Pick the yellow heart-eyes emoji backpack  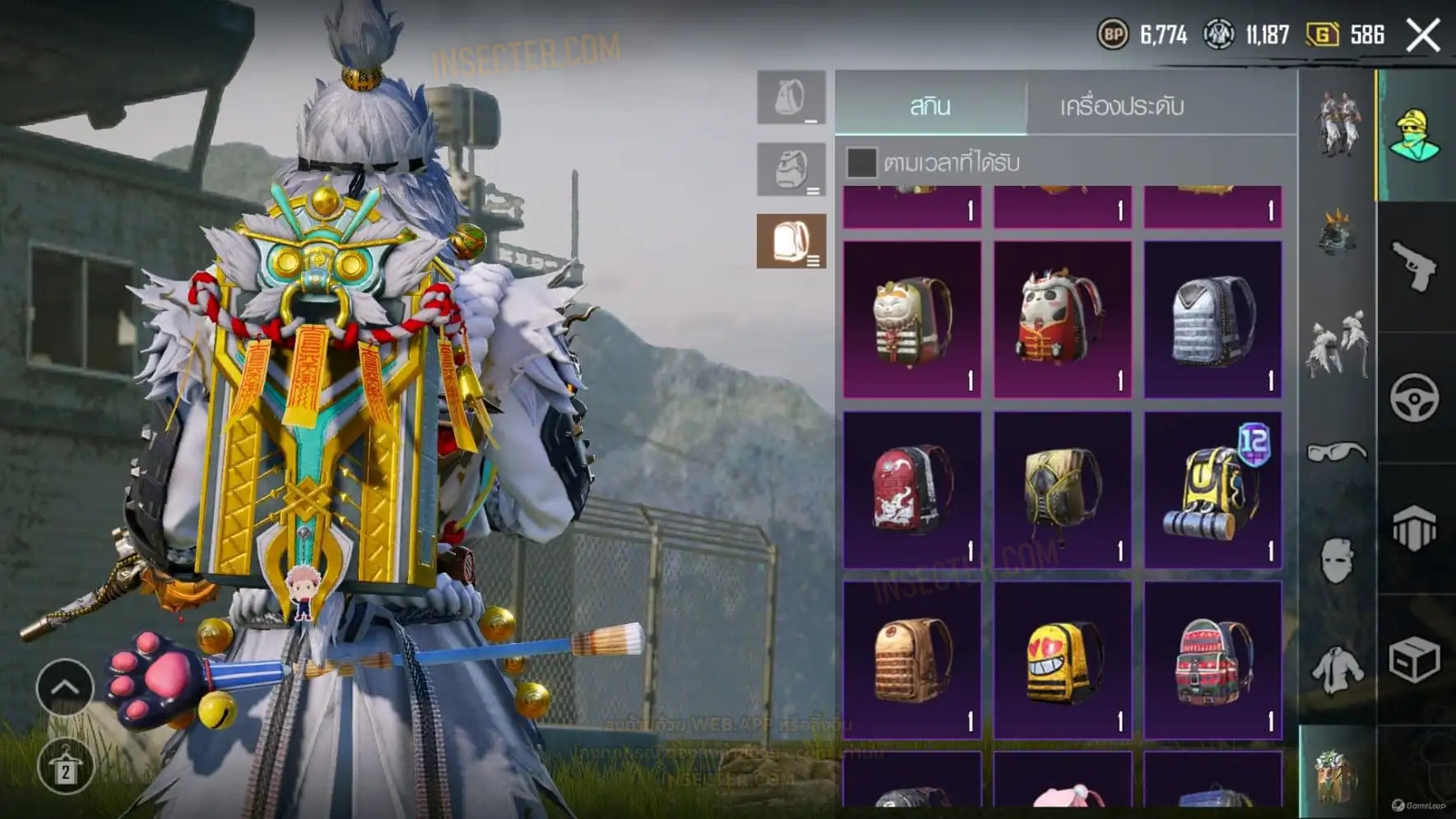(1062, 659)
